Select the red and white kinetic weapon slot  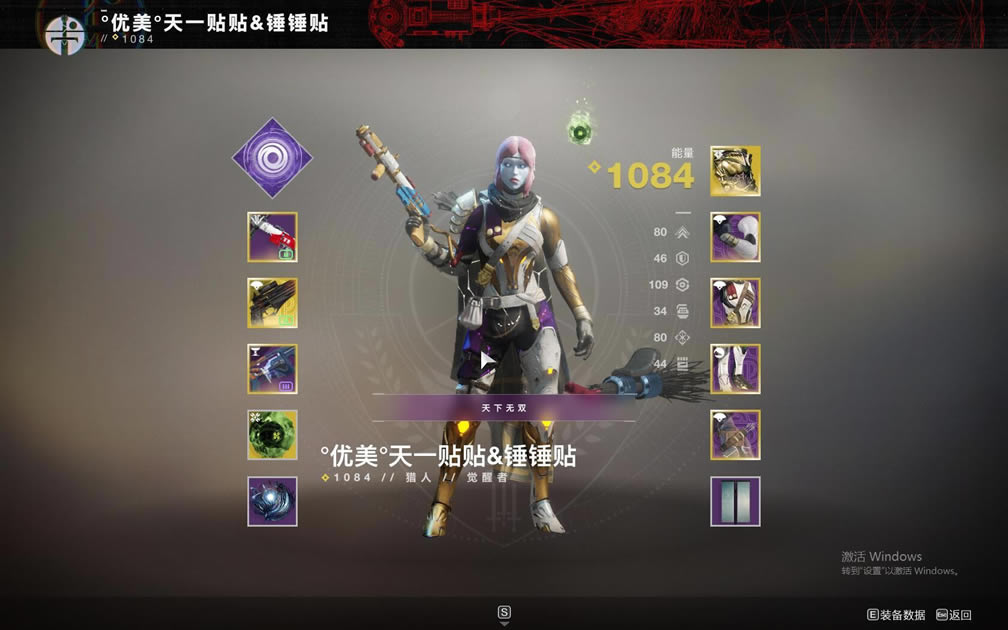click(272, 237)
